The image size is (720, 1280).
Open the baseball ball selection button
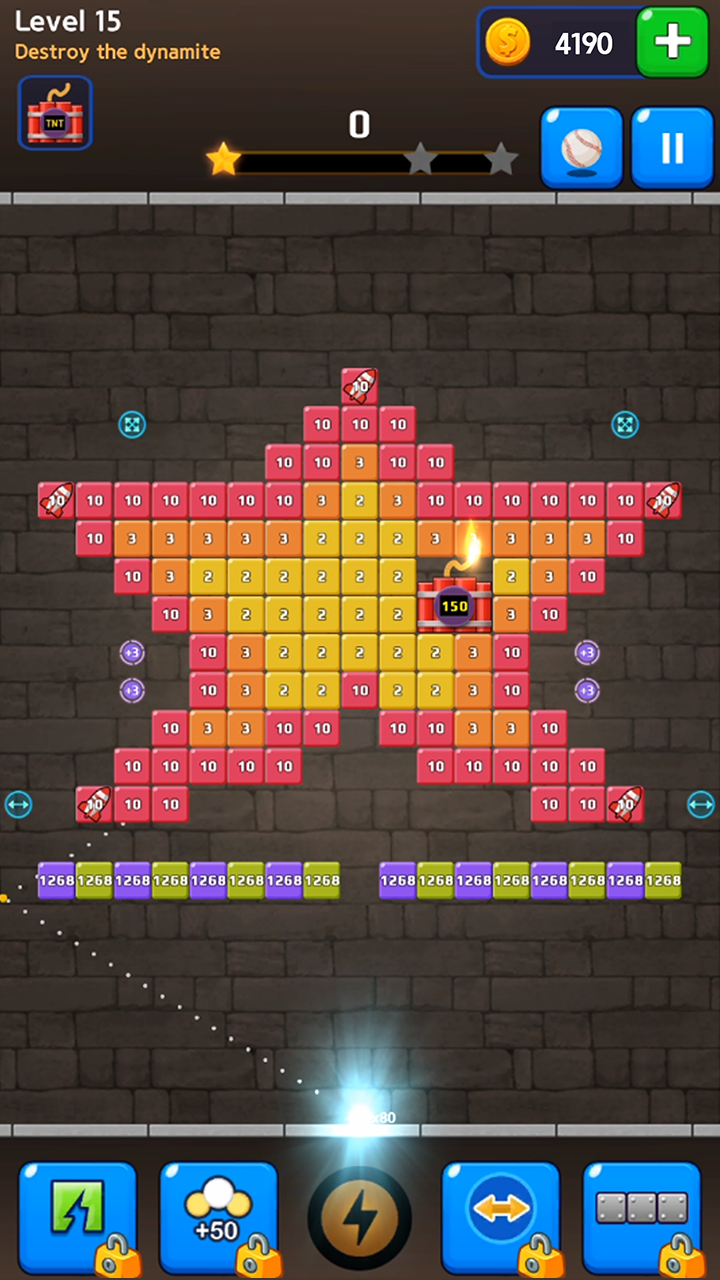click(582, 148)
